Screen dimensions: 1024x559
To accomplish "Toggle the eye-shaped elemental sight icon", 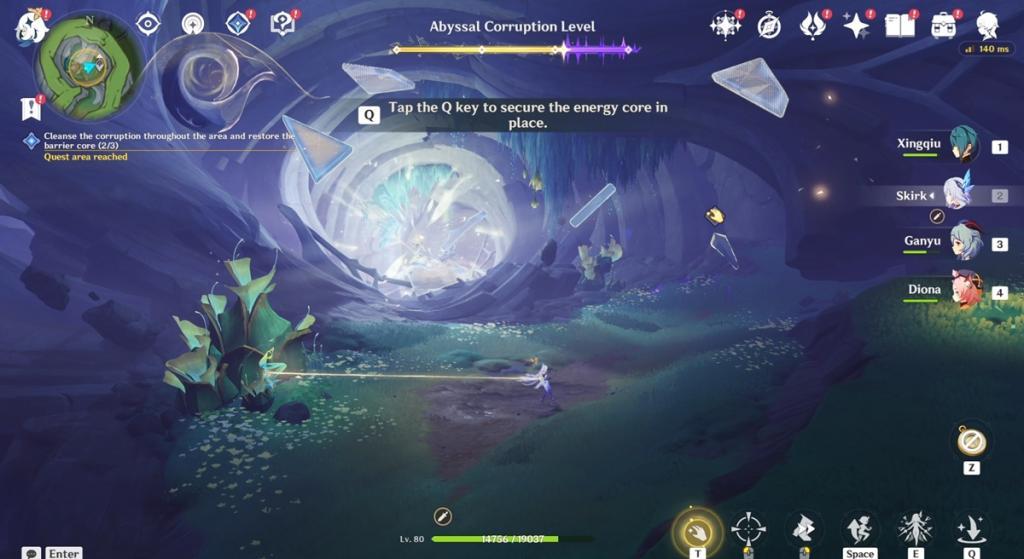I will (x=148, y=24).
